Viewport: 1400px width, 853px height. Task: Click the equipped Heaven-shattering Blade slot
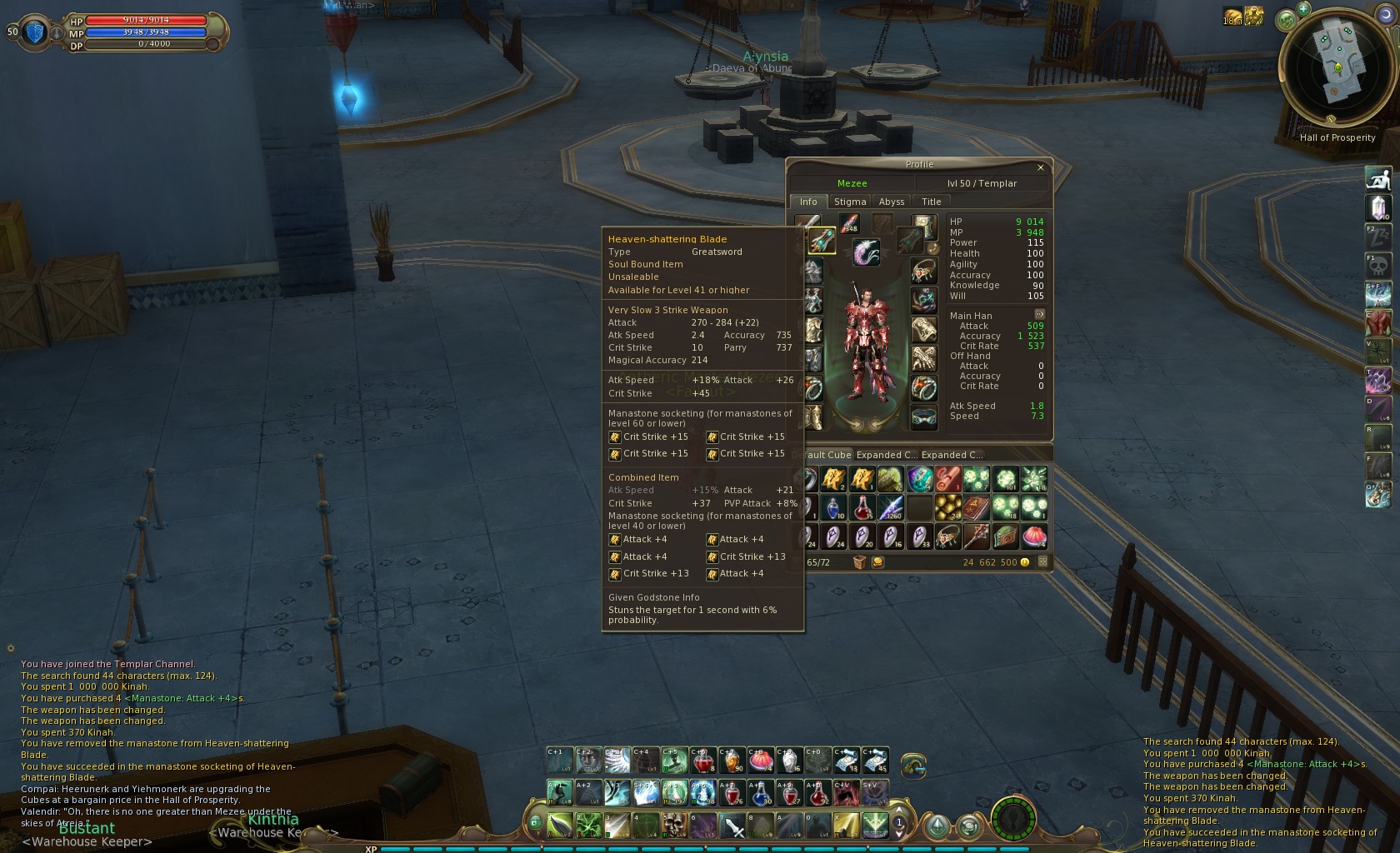(822, 242)
